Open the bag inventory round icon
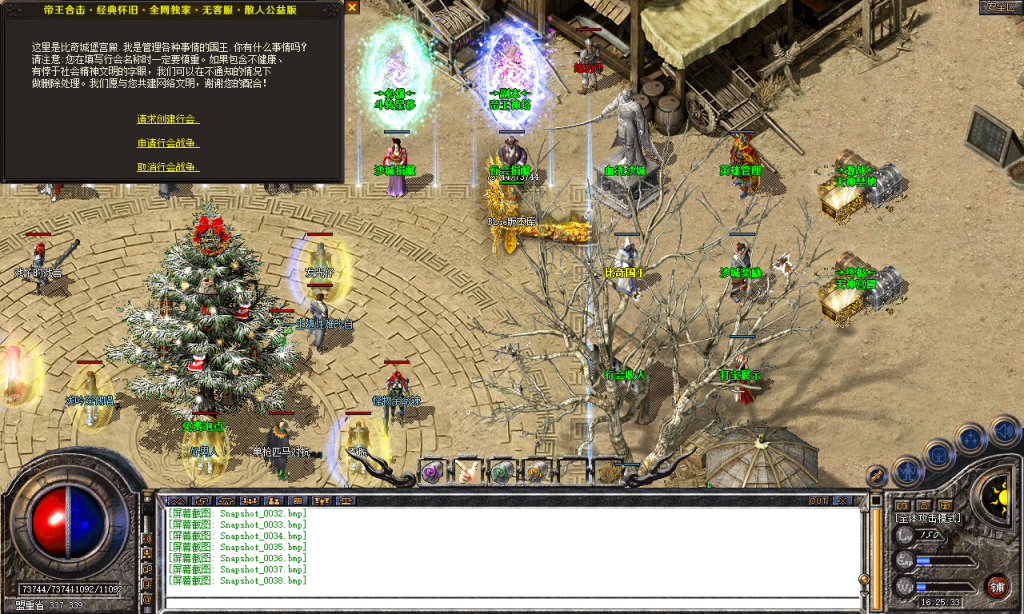The height and width of the screenshot is (614, 1024). click(x=939, y=454)
